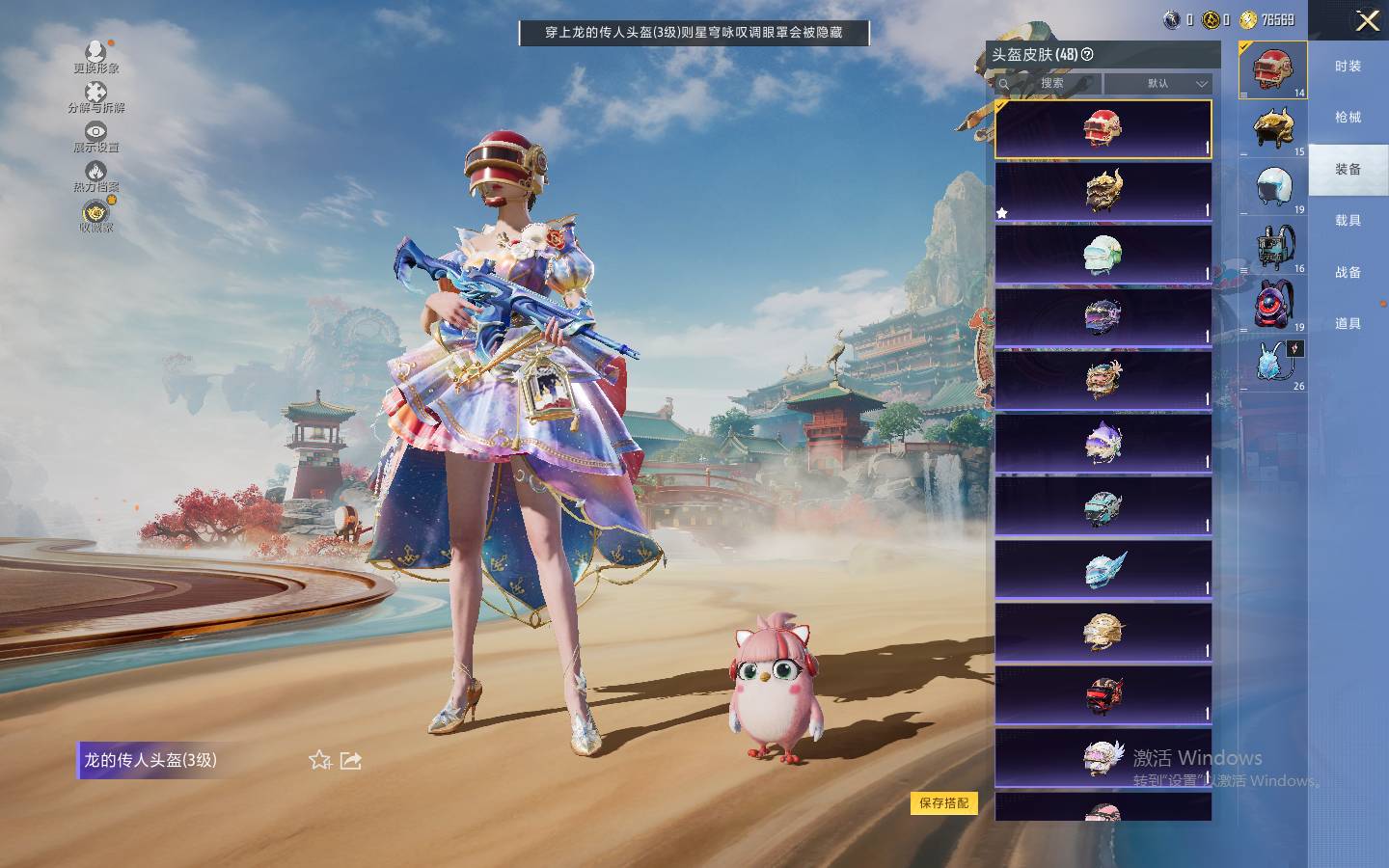
Task: Choose the golden dragon helmet skin with star
Action: click(1103, 191)
